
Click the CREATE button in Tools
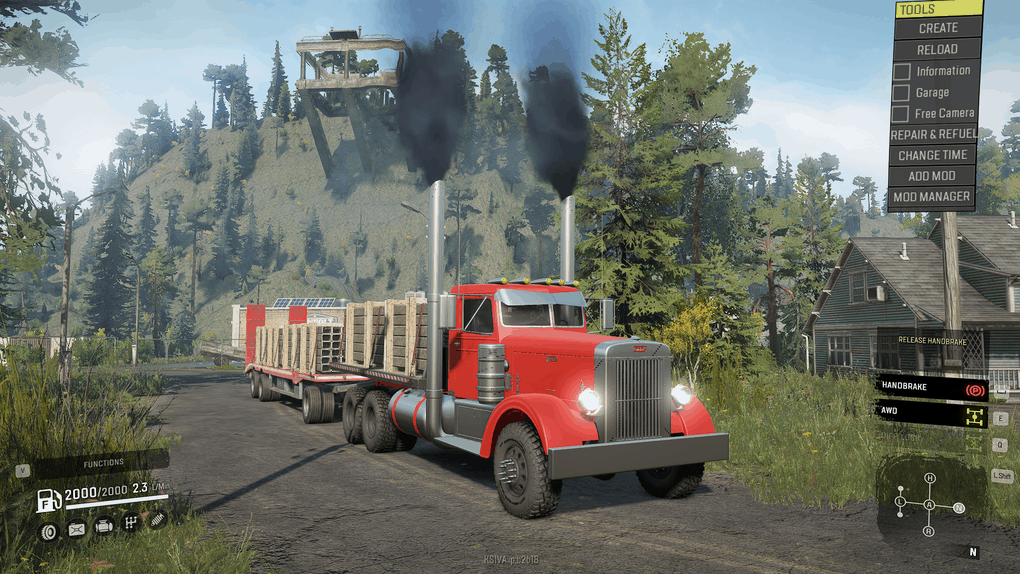tap(937, 28)
